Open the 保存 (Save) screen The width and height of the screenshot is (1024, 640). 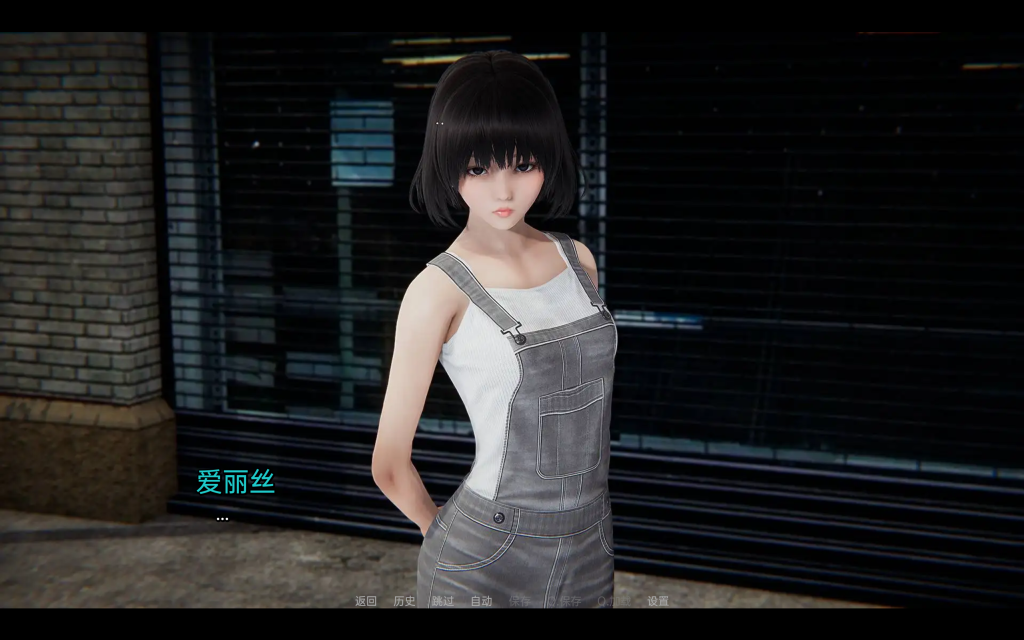tap(519, 601)
